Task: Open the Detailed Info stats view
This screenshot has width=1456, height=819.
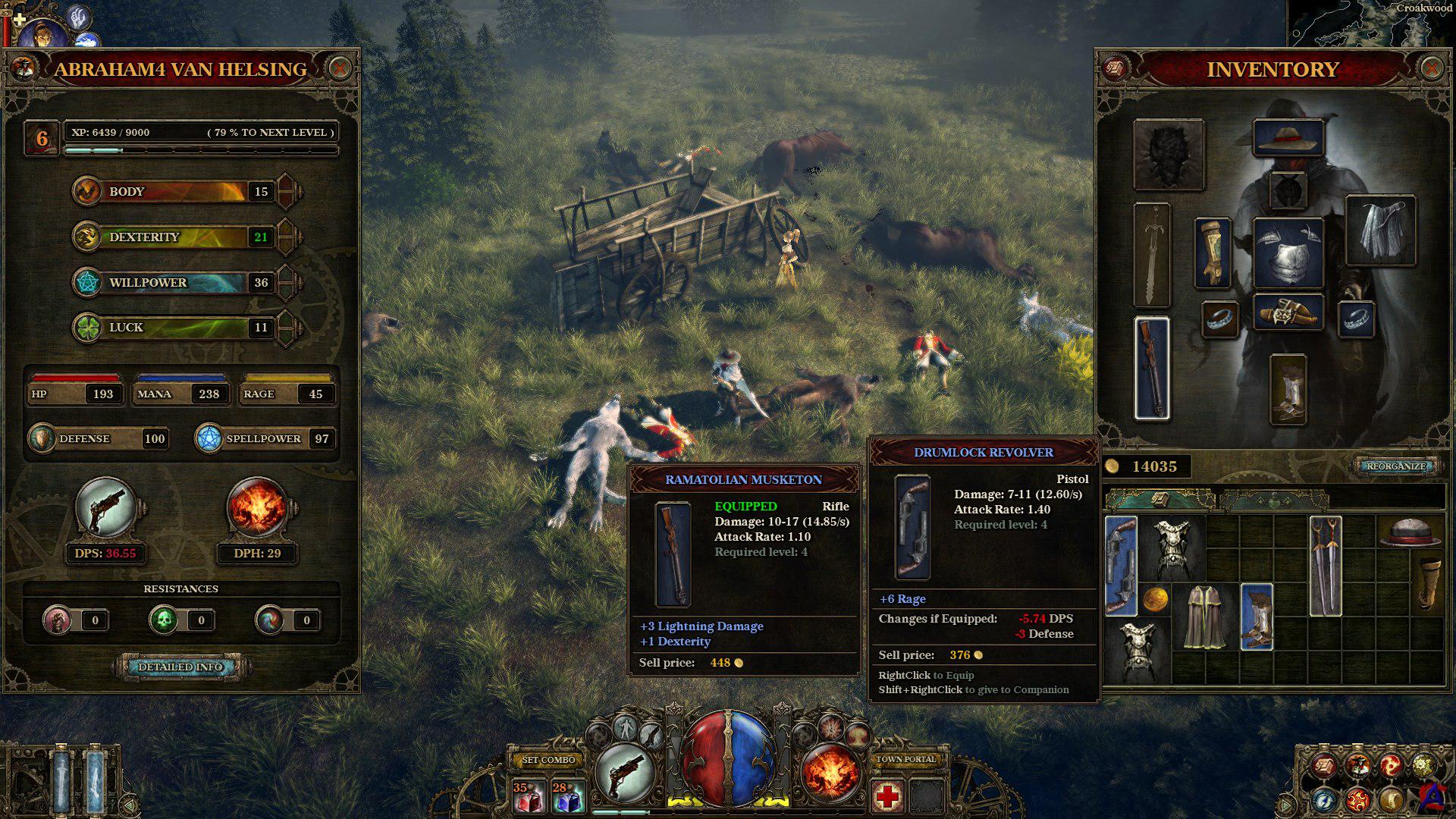Action: 180,667
